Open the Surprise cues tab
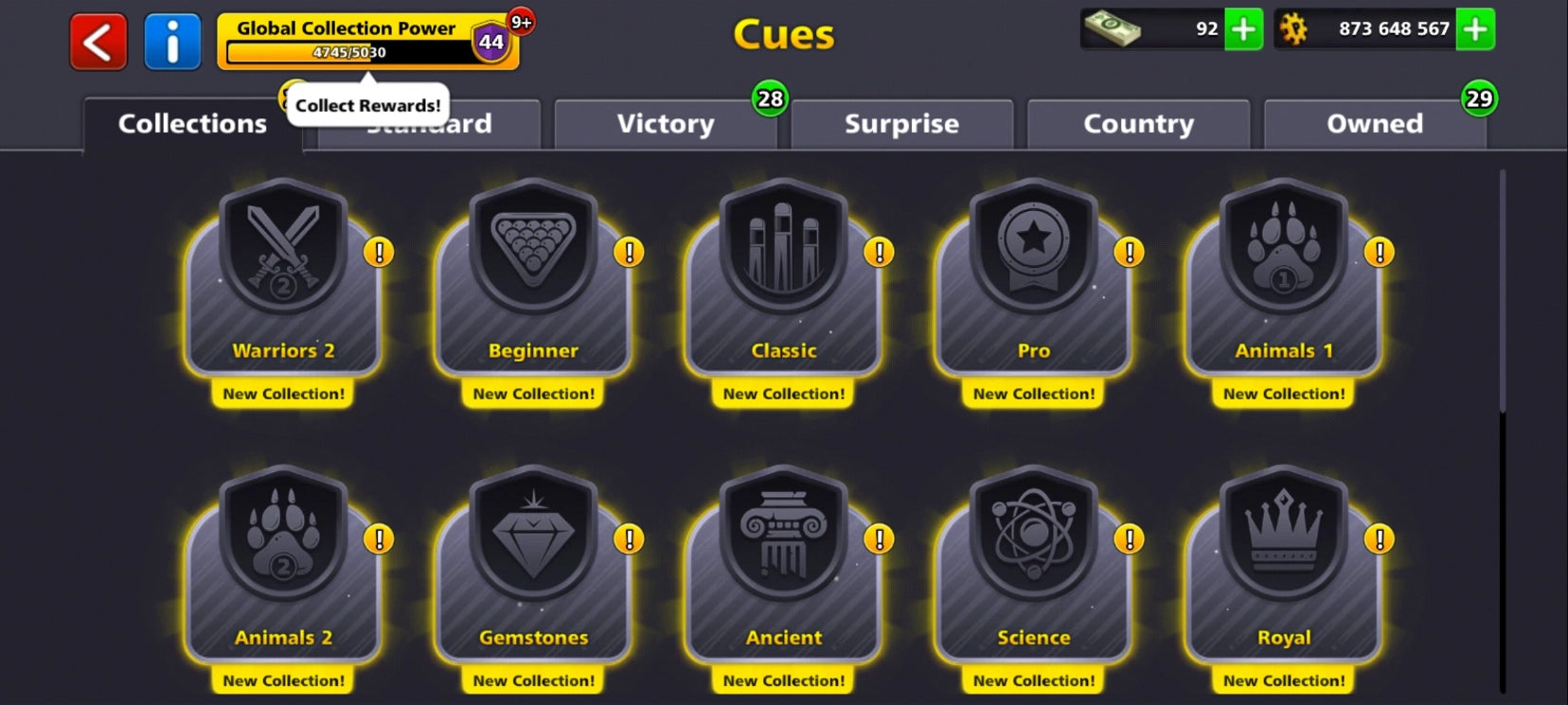 [x=900, y=124]
